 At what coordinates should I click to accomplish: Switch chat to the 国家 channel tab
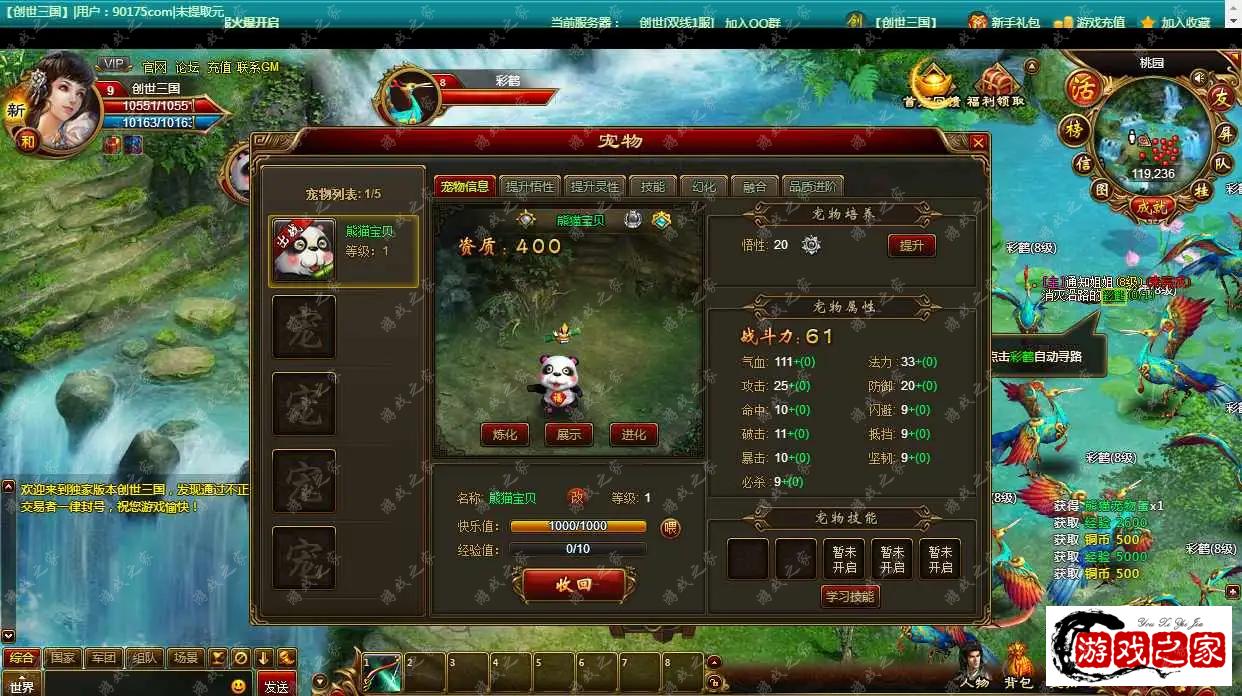(63, 658)
